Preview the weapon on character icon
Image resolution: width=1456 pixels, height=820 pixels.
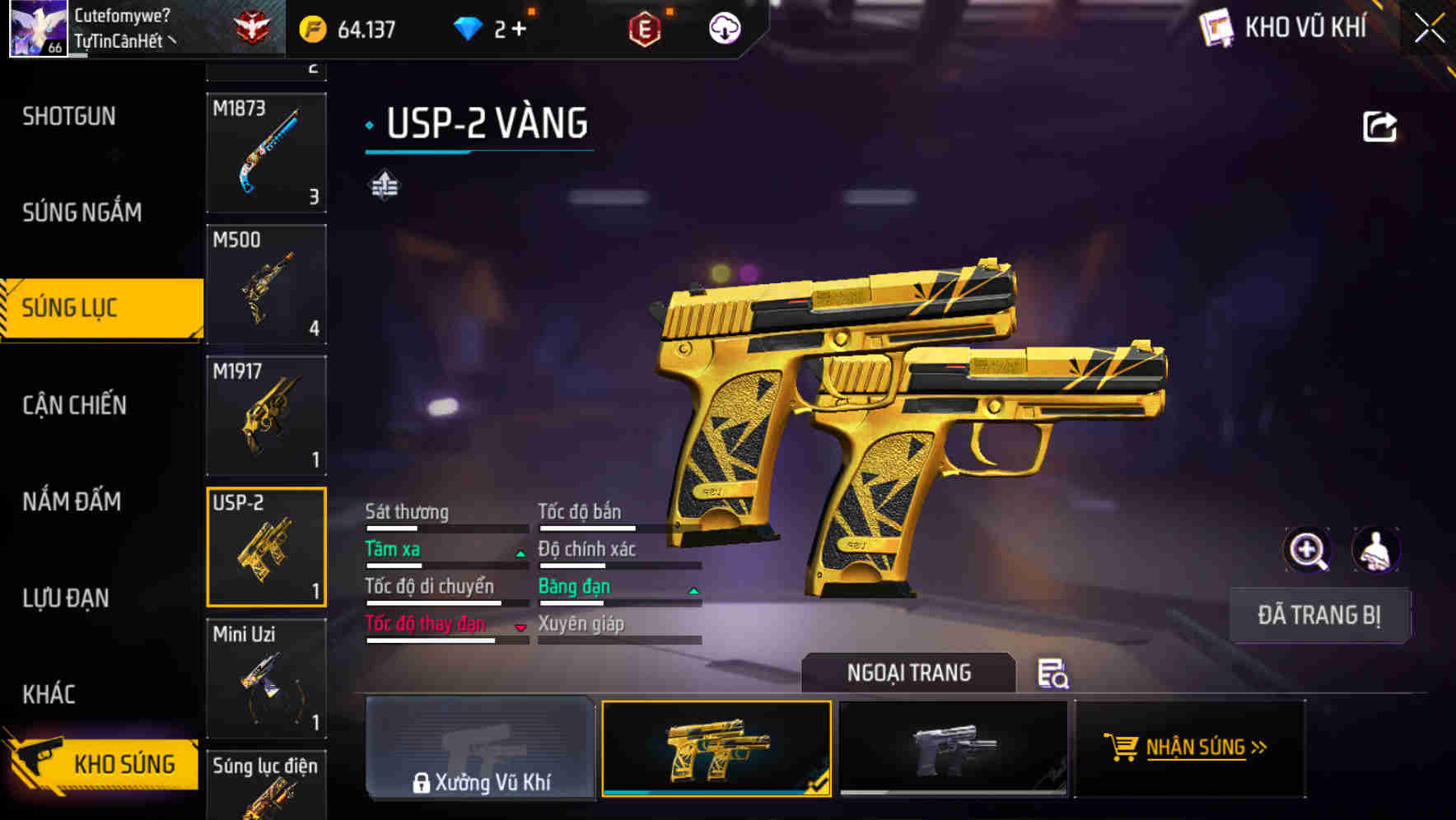(x=1375, y=550)
